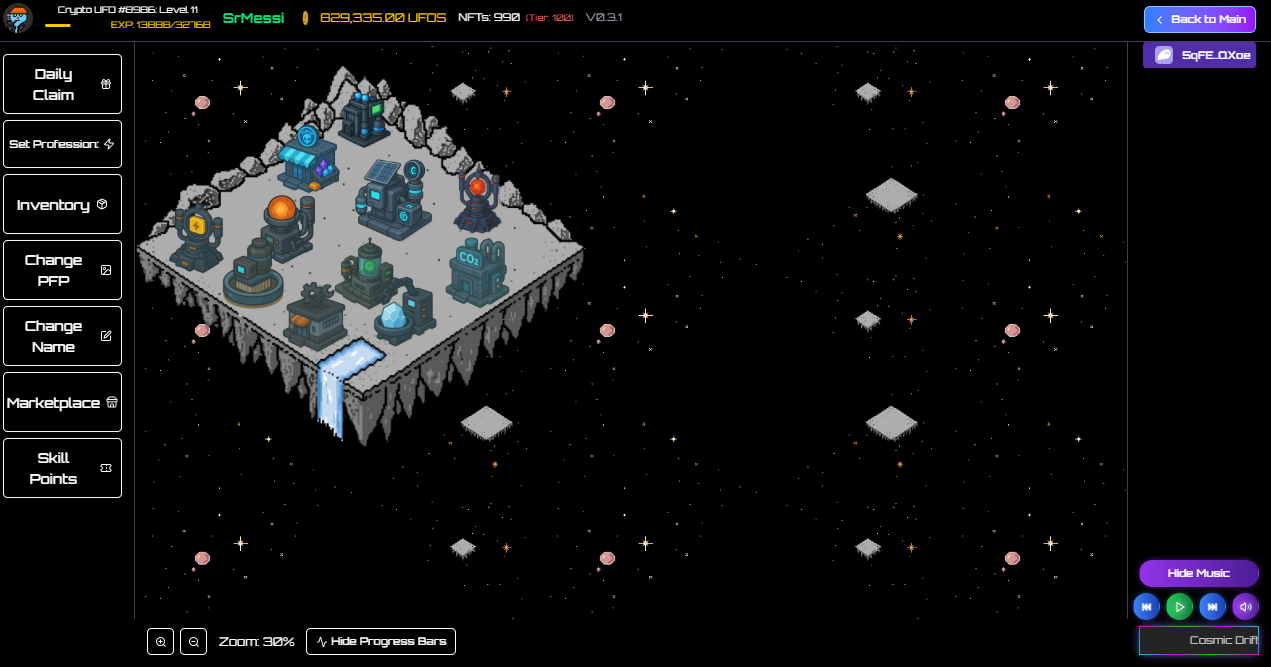Viewport: 1271px width, 667px height.
Task: Show the Skill Points menu
Action: [62, 468]
